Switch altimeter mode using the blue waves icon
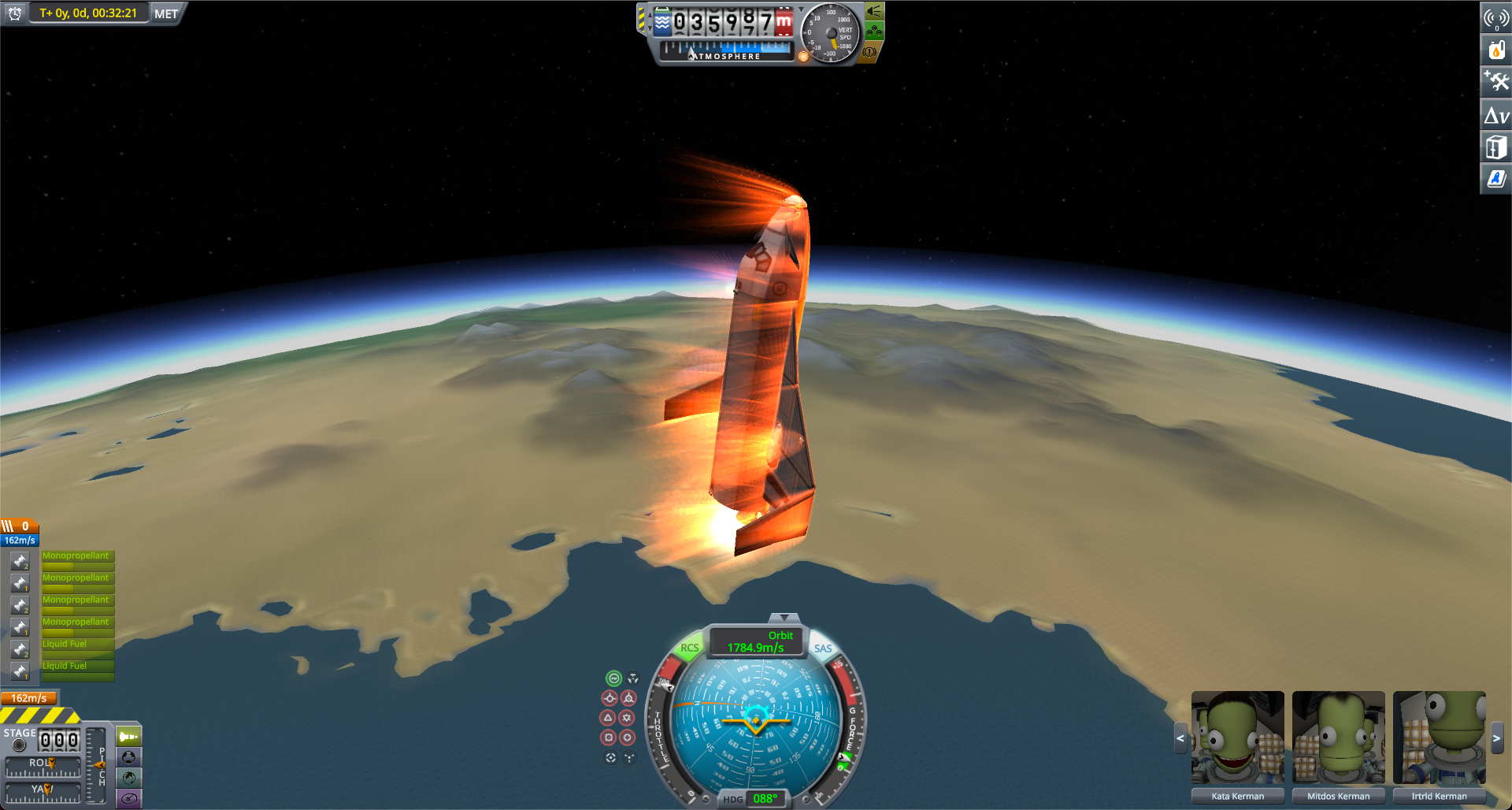This screenshot has width=1512, height=810. point(662,22)
